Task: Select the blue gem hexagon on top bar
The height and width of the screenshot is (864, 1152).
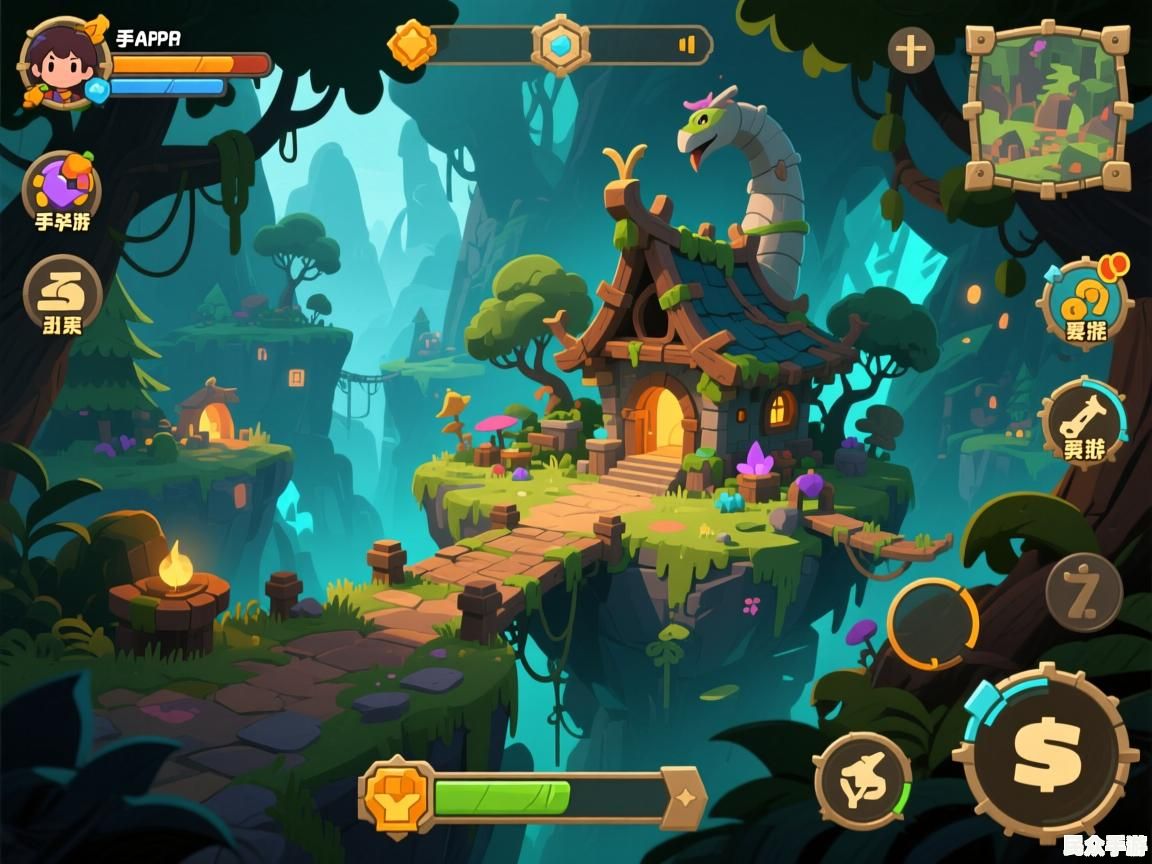Action: coord(560,45)
